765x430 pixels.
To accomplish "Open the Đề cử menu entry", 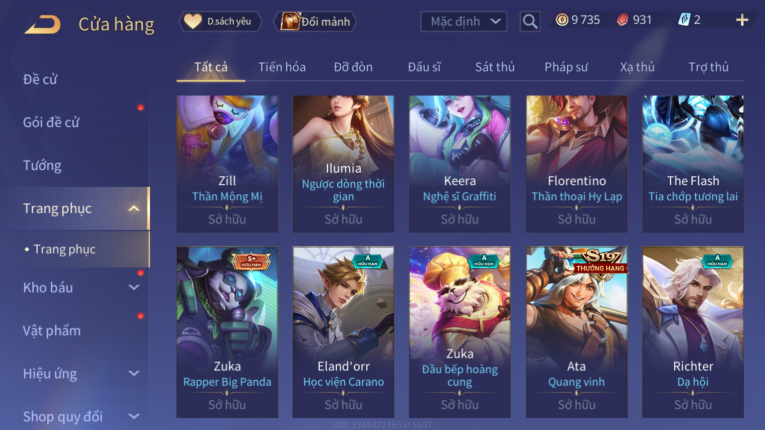I will tap(40, 79).
